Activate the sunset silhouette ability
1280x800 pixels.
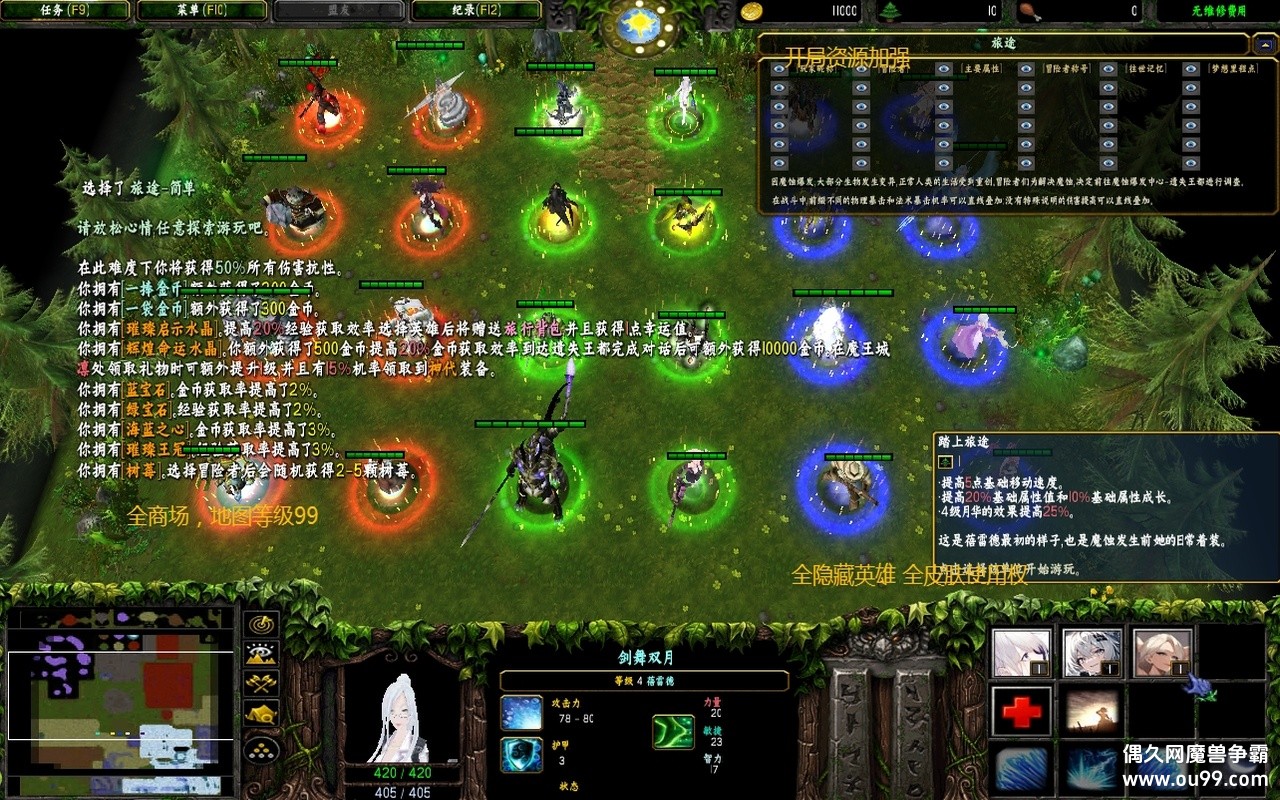pyautogui.click(x=1092, y=711)
